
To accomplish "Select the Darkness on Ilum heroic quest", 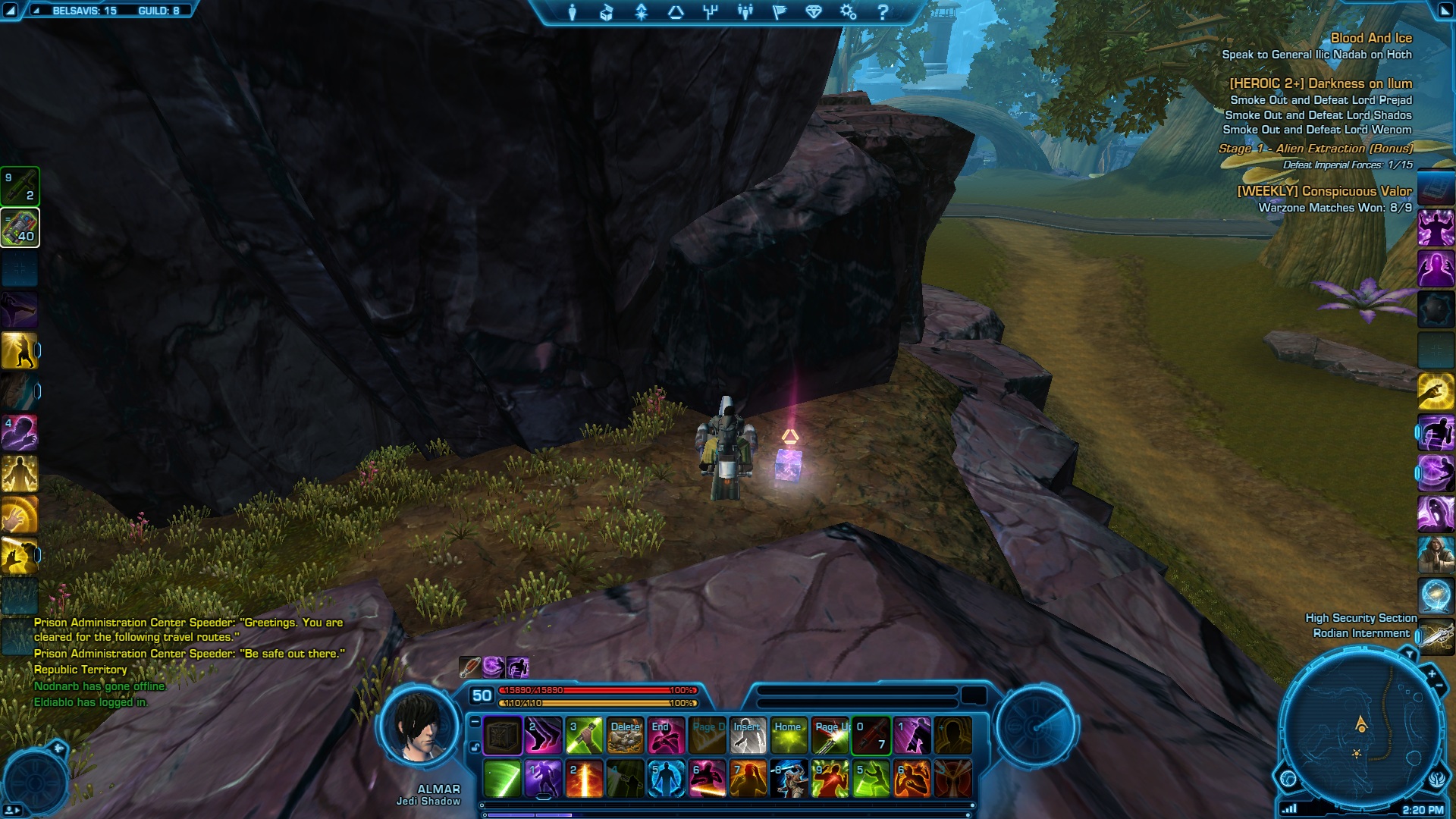I will [x=1320, y=83].
